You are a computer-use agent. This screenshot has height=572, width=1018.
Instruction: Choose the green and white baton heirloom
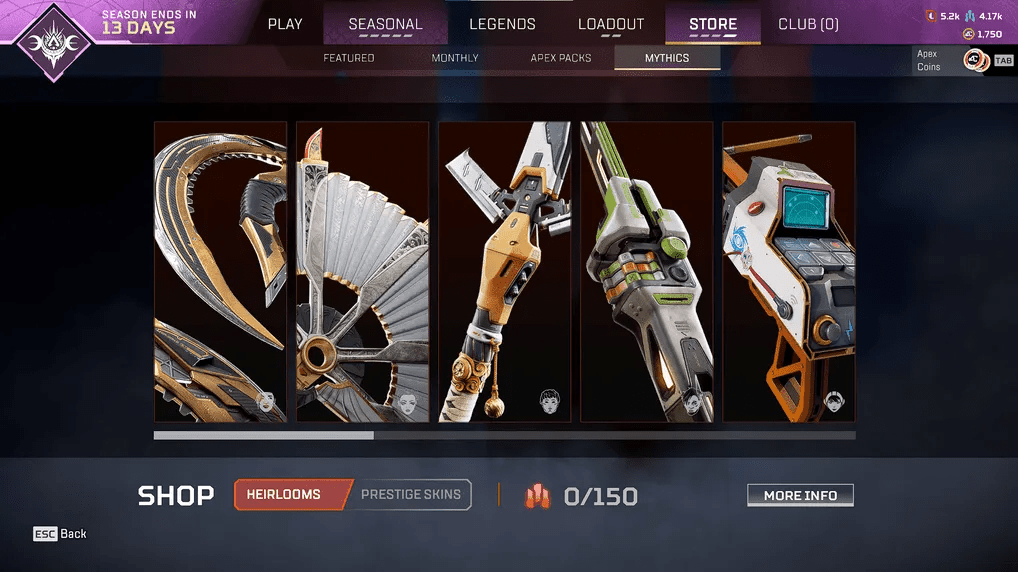647,272
